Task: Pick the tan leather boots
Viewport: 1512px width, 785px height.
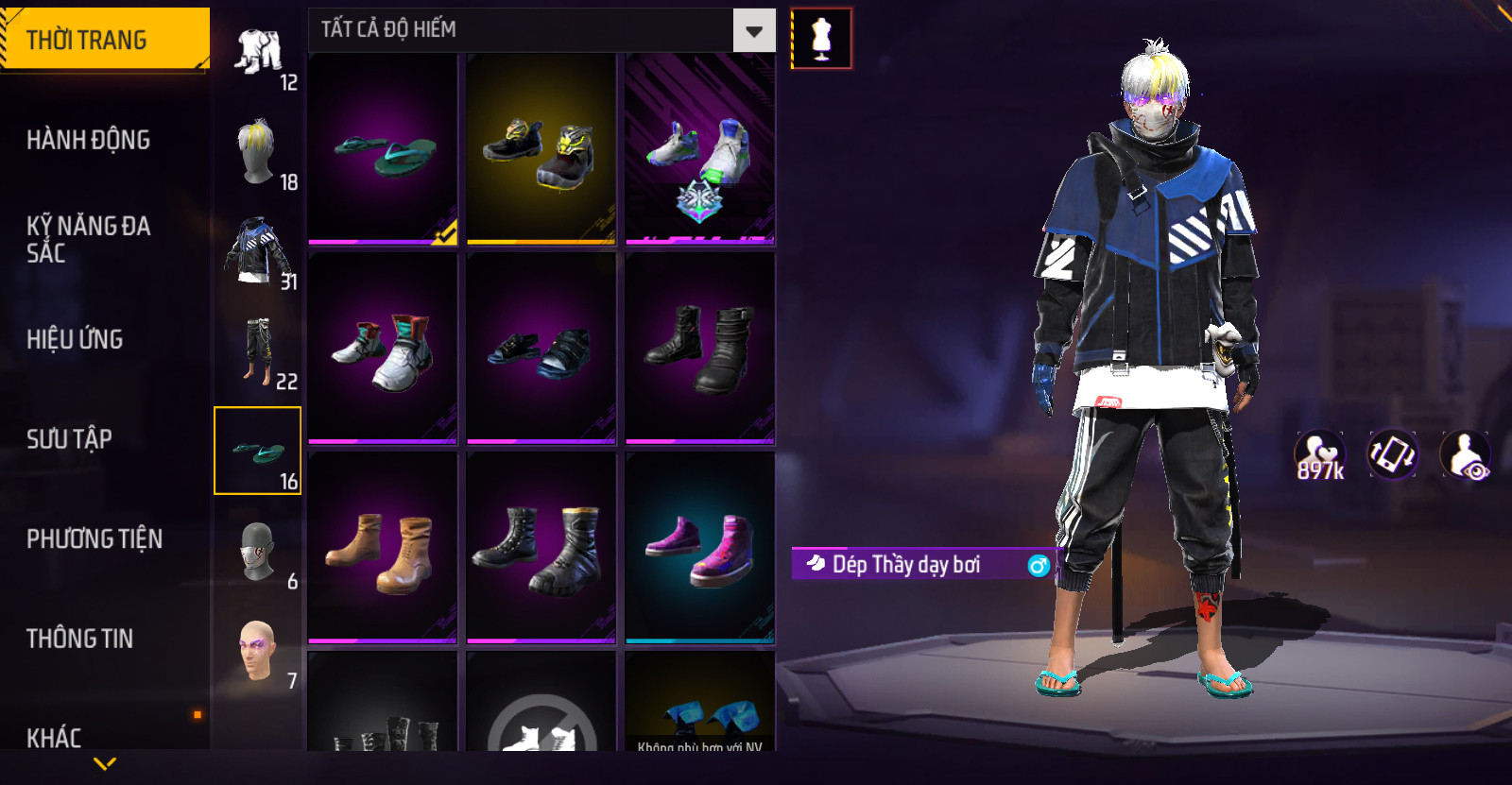Action: [x=383, y=550]
